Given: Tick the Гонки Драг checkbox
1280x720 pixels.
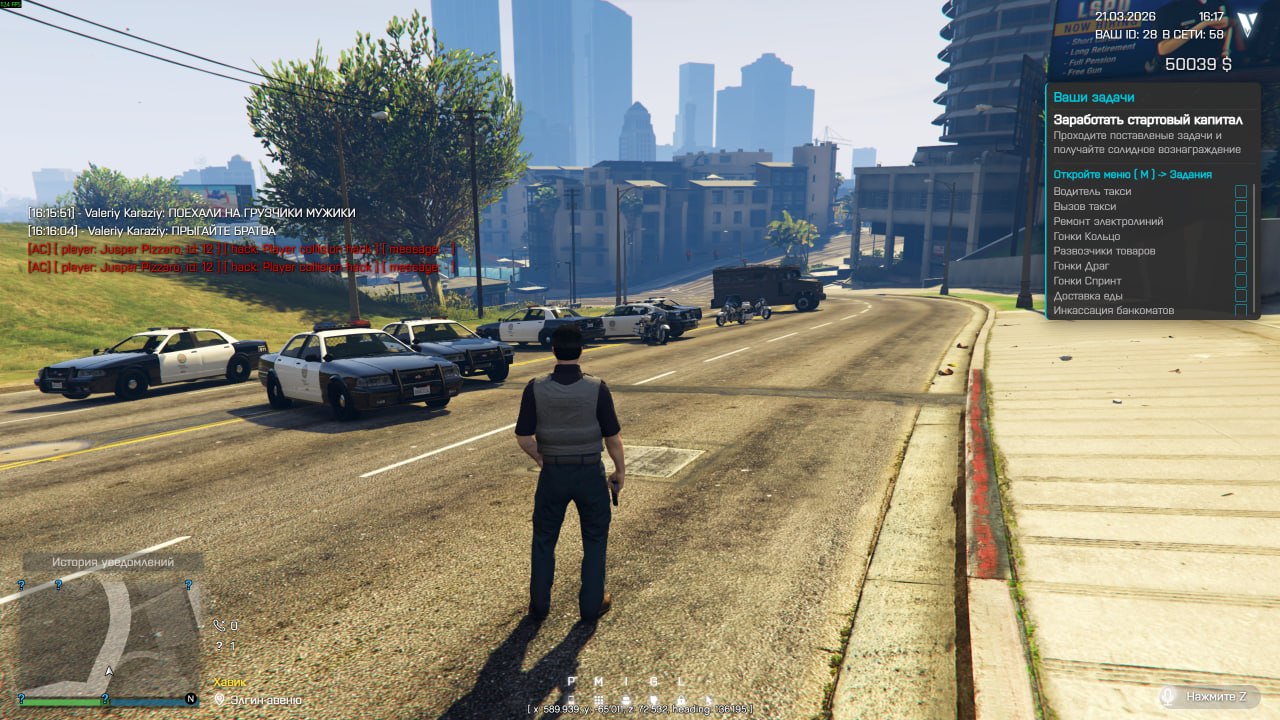Looking at the screenshot, I should (1240, 266).
